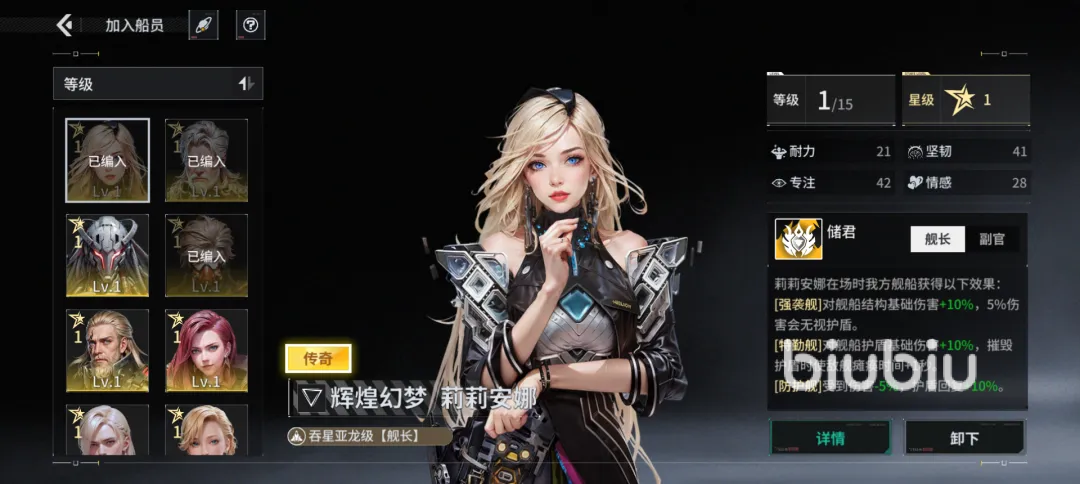Switch to the 副官 tab

991,238
